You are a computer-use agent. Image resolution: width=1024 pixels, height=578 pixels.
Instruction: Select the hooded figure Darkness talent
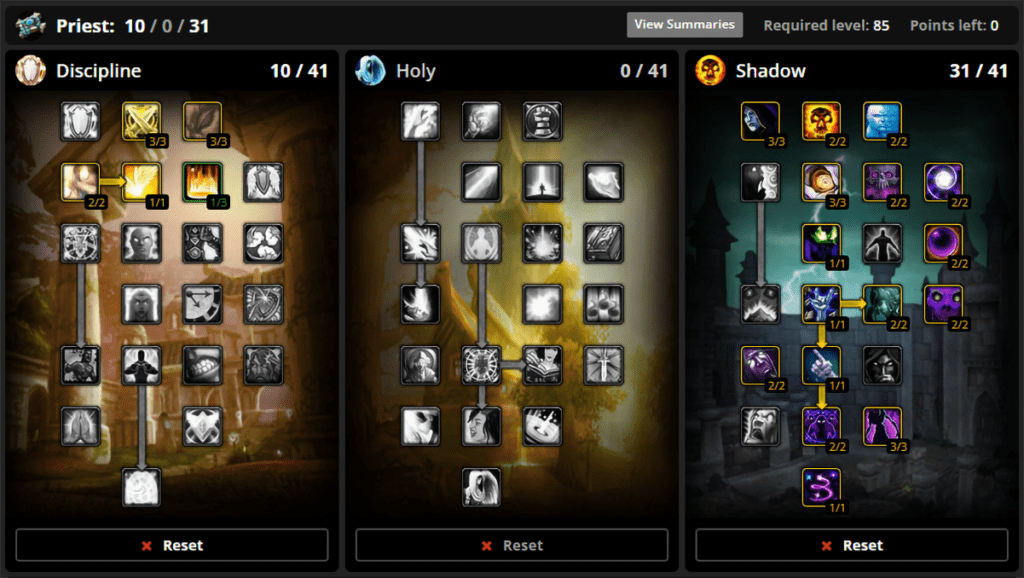(761, 121)
